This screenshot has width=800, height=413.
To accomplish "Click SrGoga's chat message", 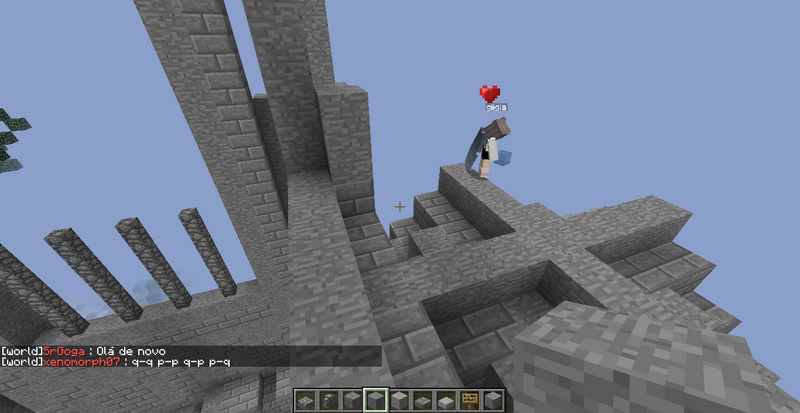I will tap(92, 352).
